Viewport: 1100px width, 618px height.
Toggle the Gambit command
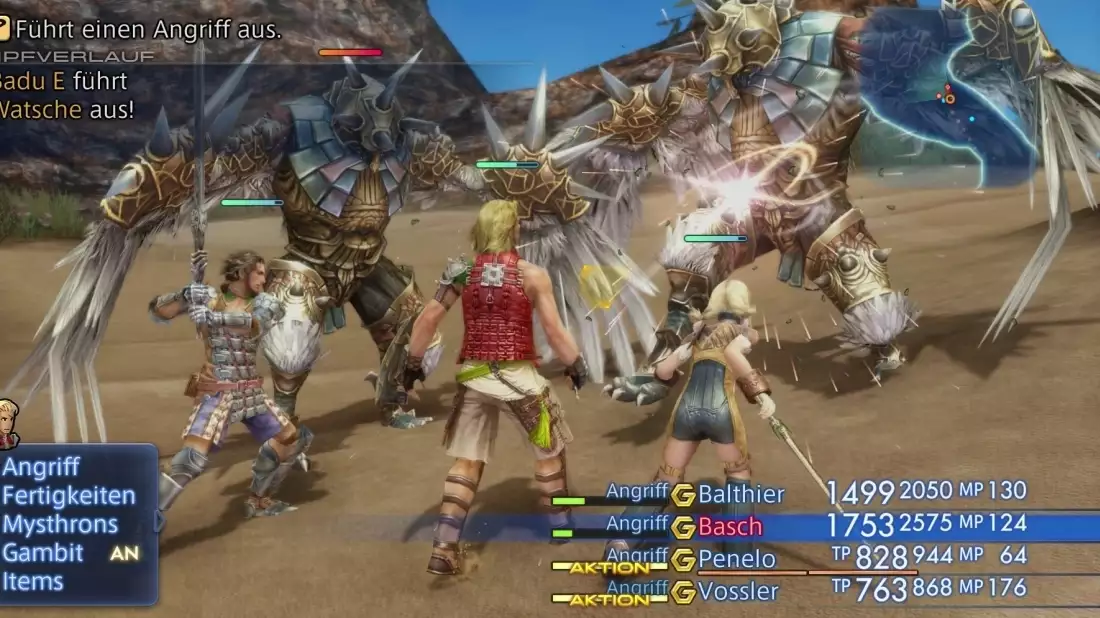44,553
